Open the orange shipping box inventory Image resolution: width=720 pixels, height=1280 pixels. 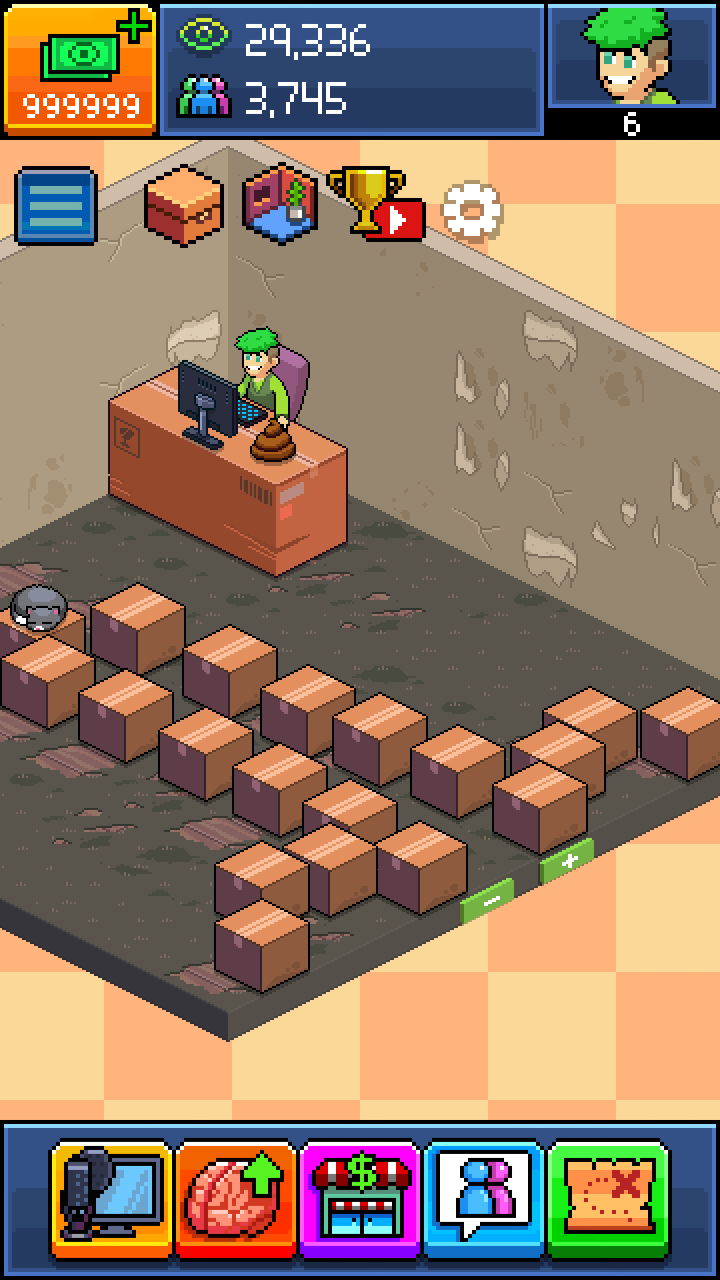[183, 204]
